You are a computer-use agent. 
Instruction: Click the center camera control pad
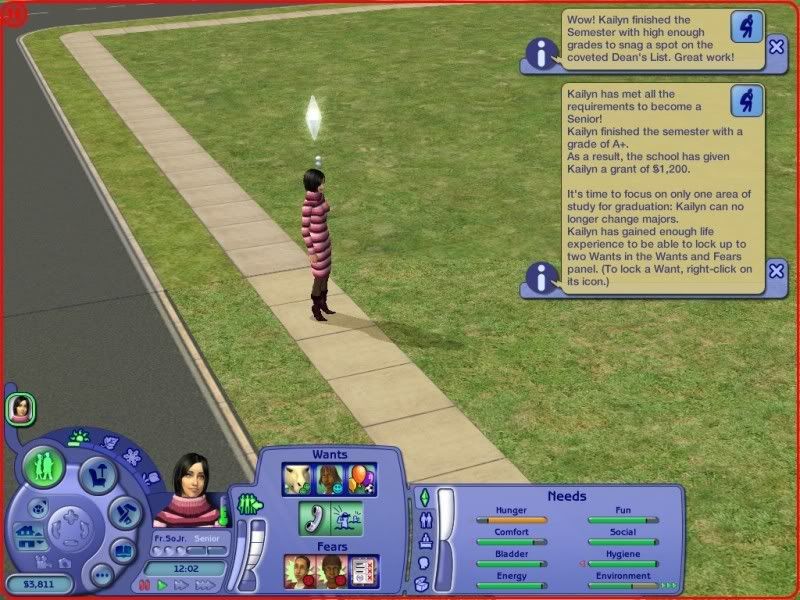point(69,522)
